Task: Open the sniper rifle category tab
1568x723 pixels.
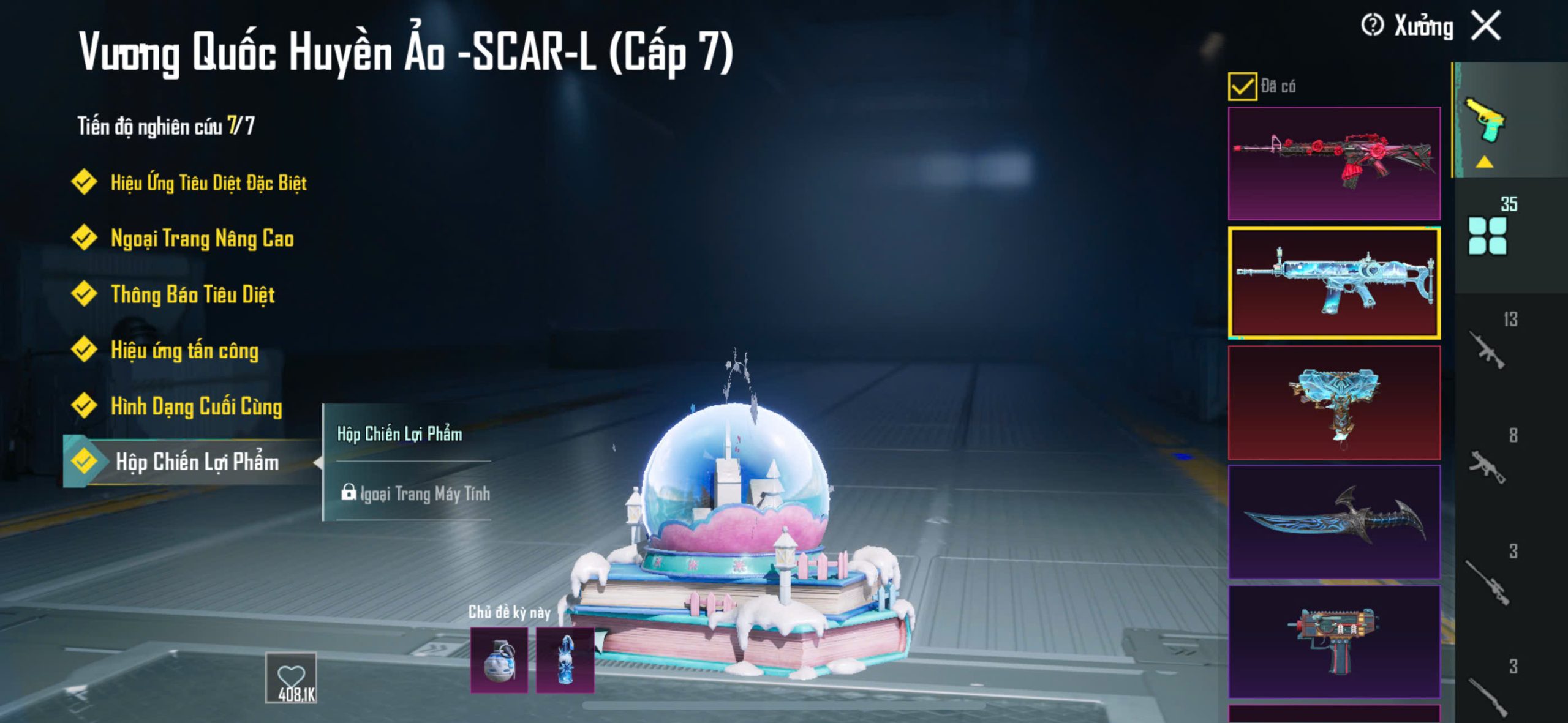Action: [x=1488, y=582]
